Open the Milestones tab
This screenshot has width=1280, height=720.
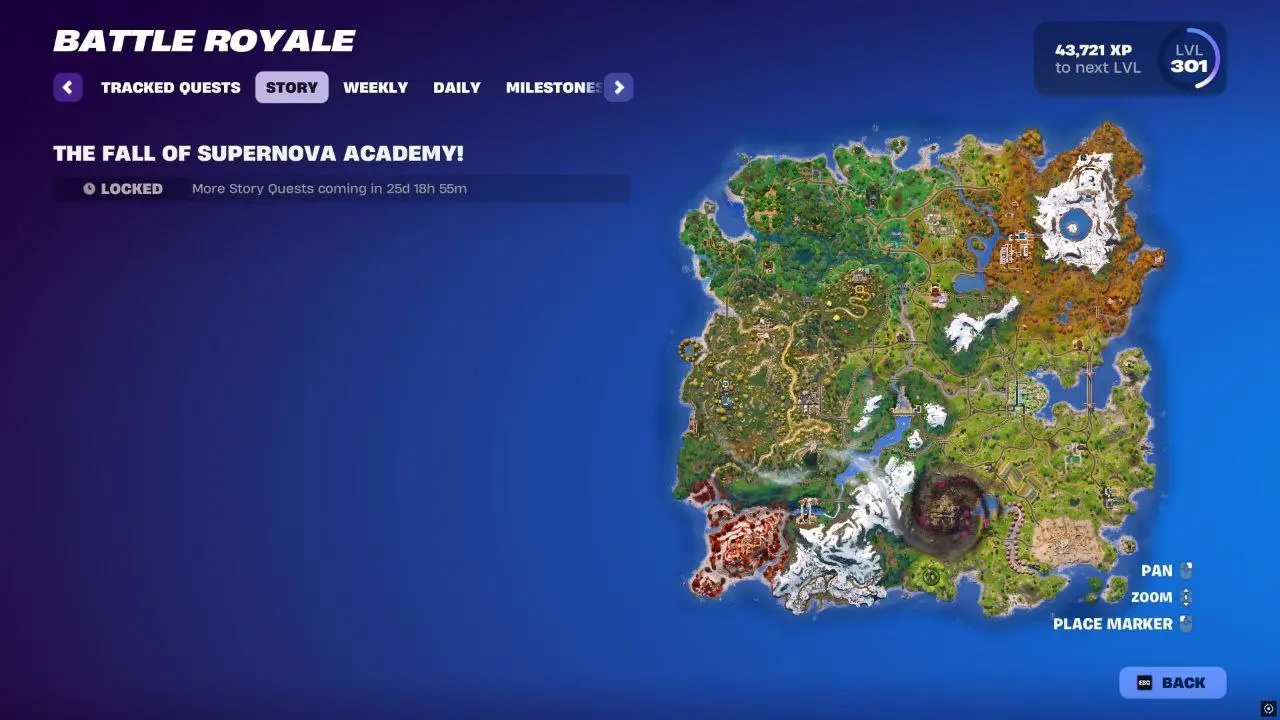click(552, 87)
